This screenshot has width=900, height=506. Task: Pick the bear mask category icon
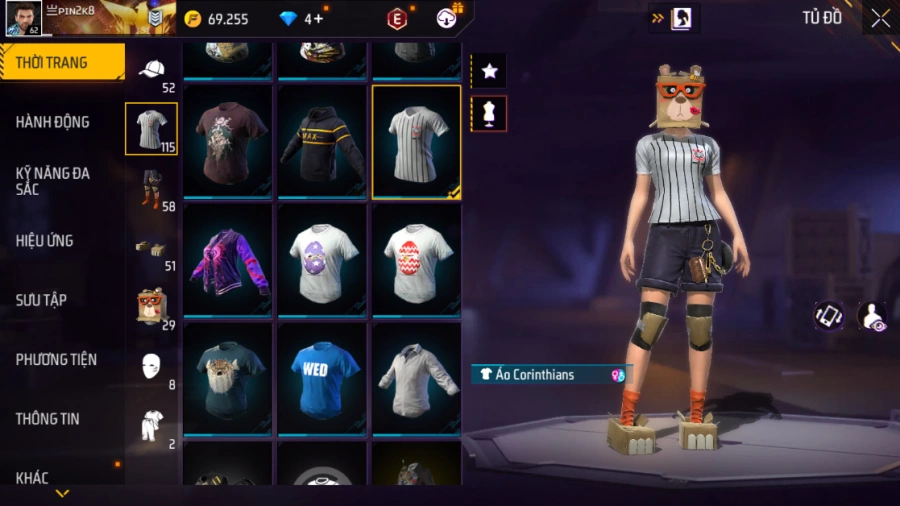pyautogui.click(x=152, y=305)
